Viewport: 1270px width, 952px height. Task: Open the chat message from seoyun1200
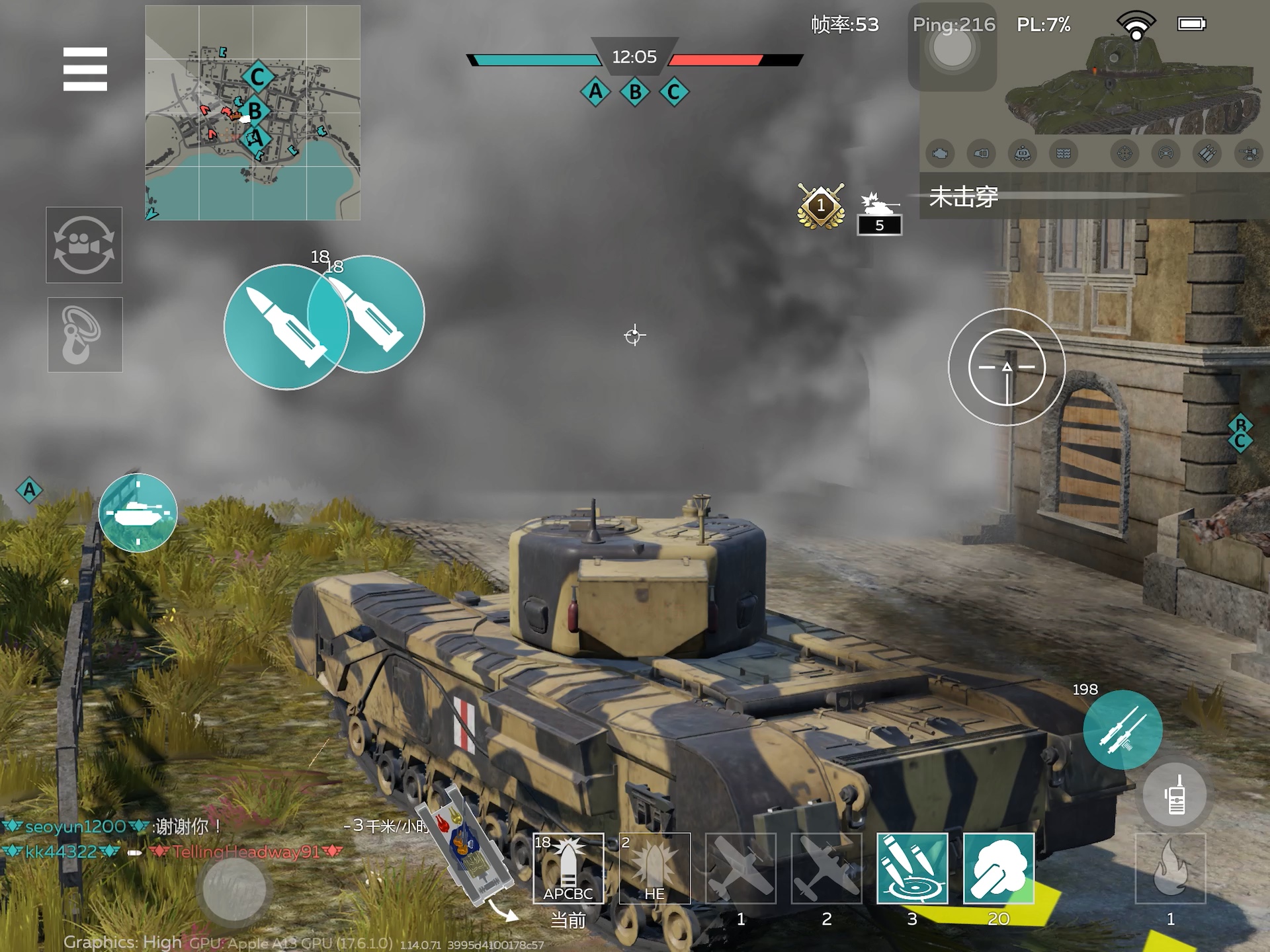(112, 826)
